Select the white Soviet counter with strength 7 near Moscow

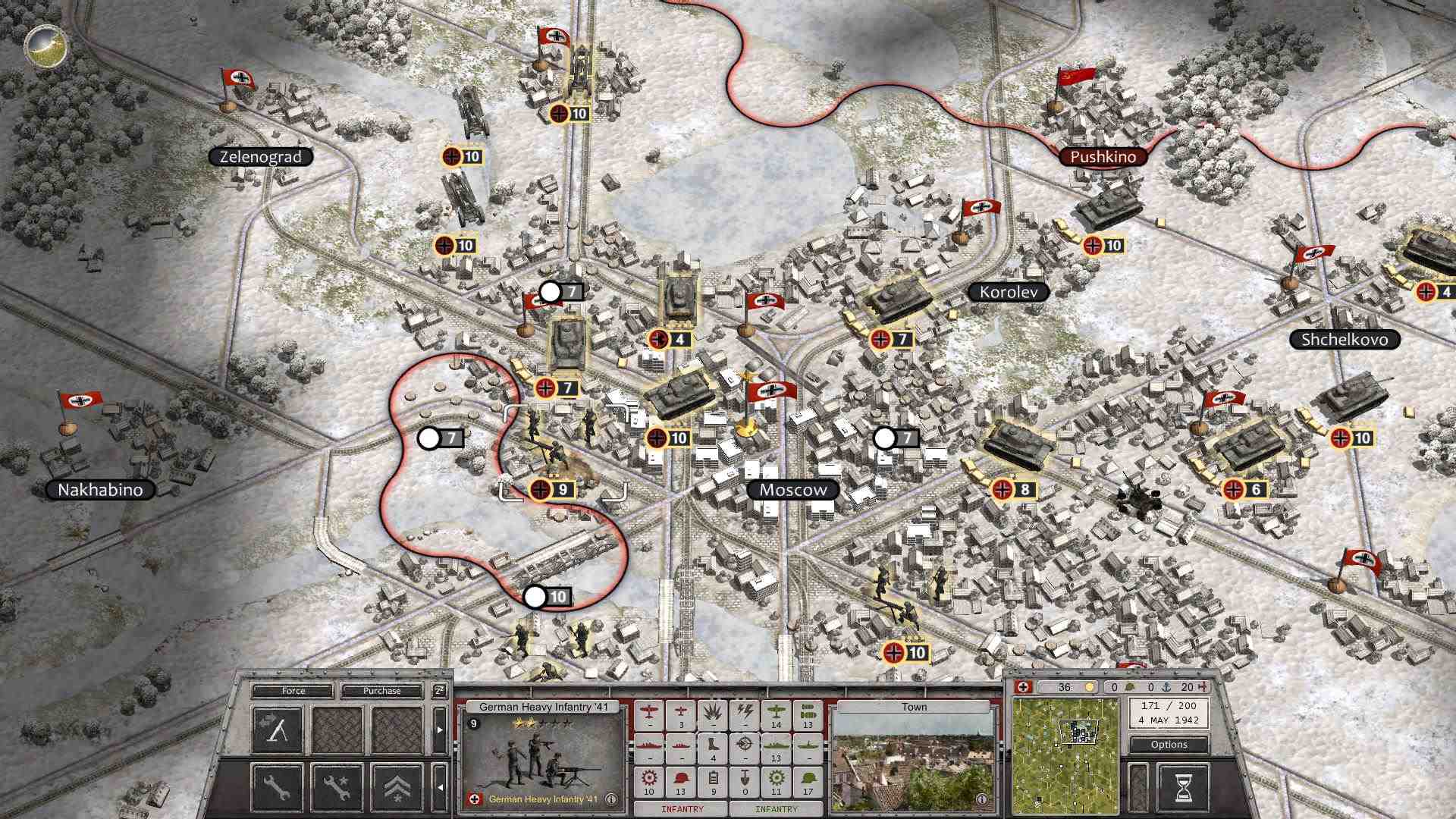883,438
